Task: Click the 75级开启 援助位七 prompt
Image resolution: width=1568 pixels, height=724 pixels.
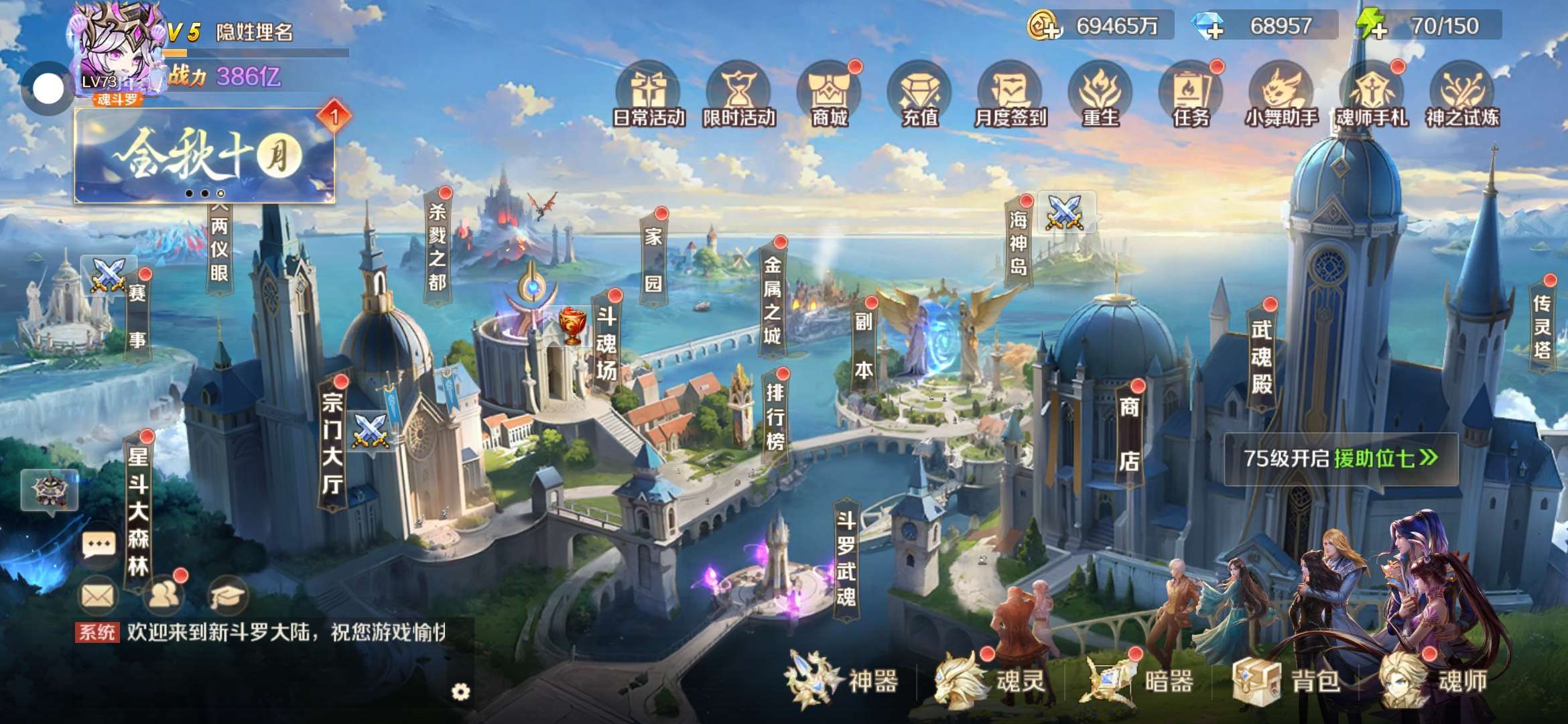Action: [x=1340, y=459]
